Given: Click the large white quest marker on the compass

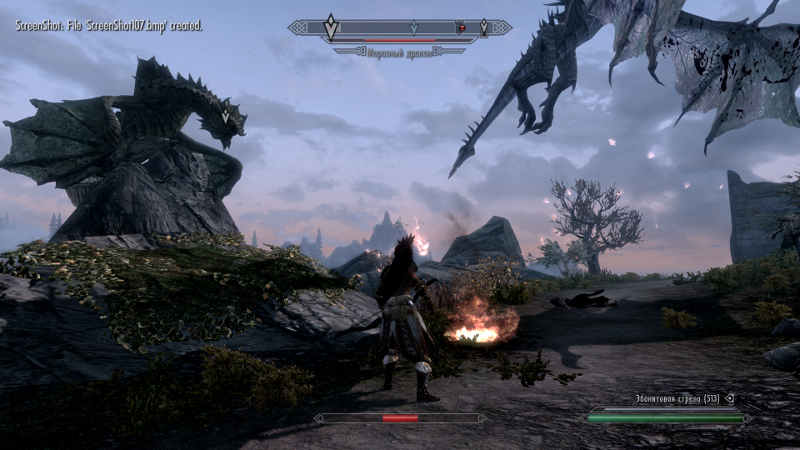Looking at the screenshot, I should [331, 27].
